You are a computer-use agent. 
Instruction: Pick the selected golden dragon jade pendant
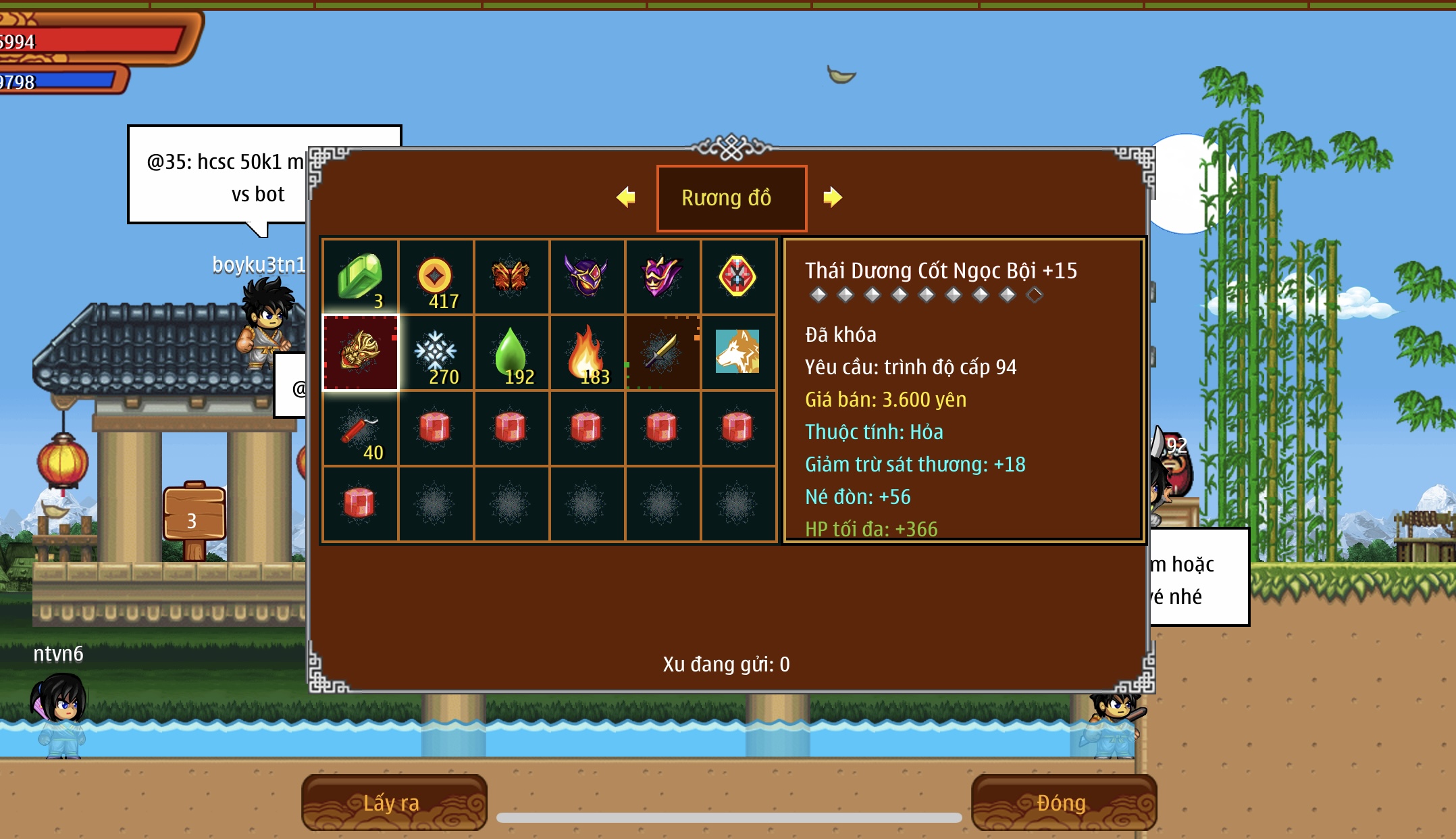[x=361, y=352]
